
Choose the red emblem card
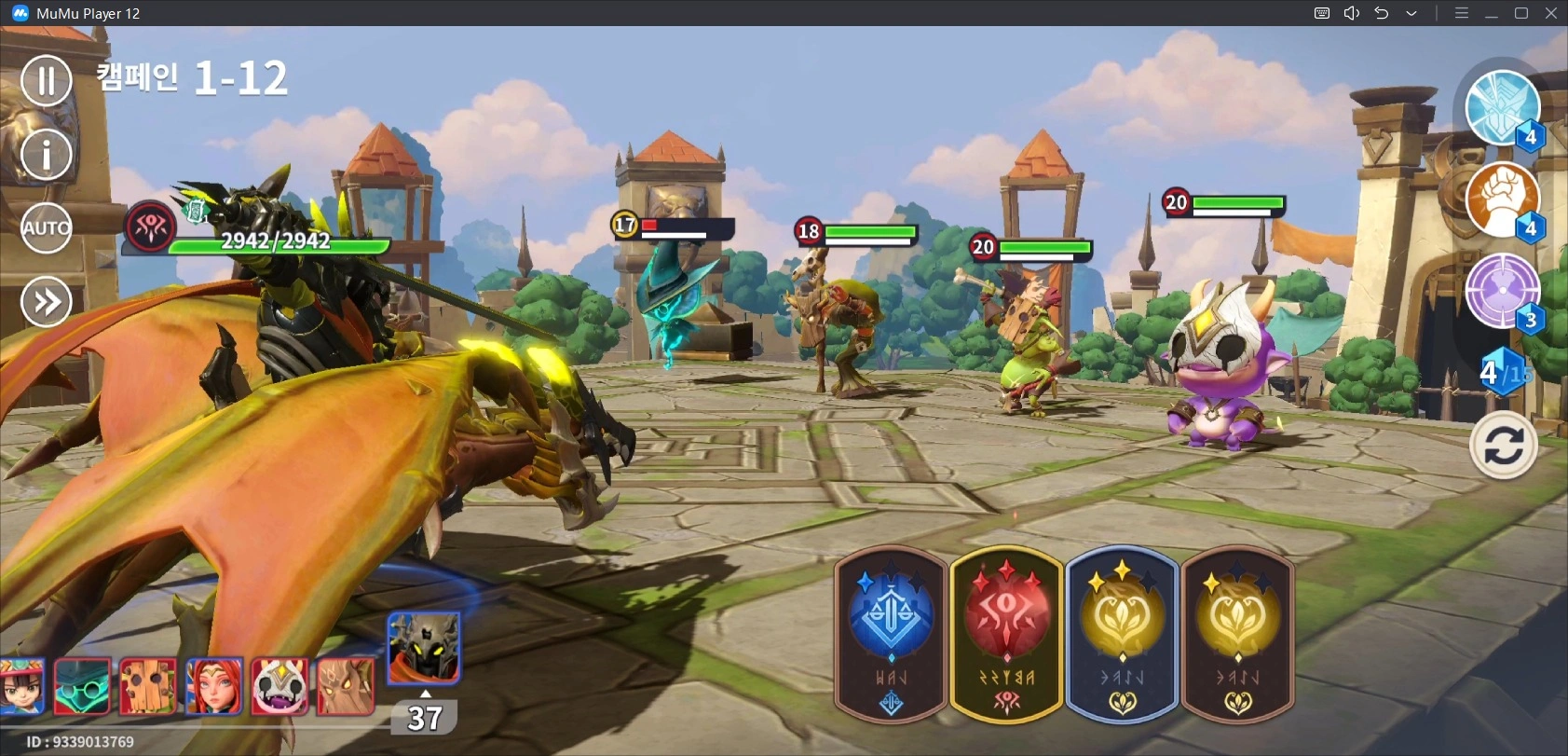tap(1006, 634)
